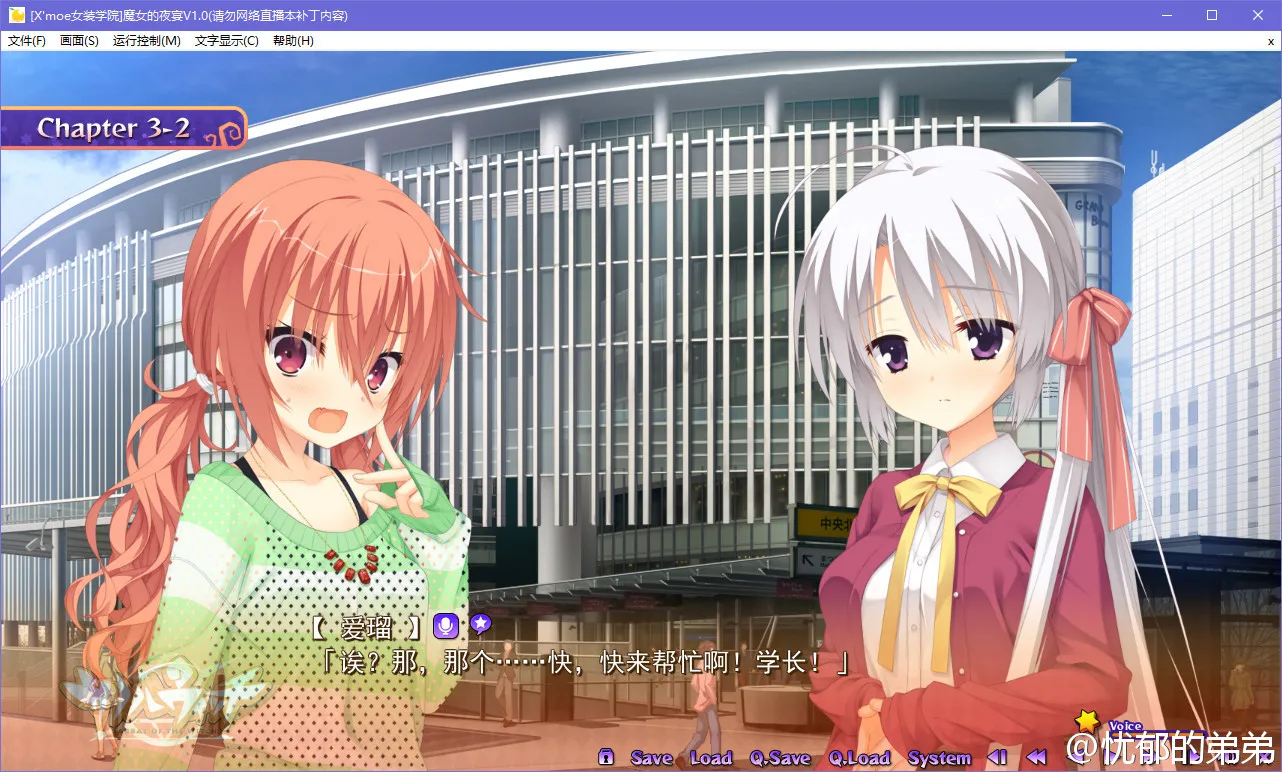
Task: Minimize the game window
Action: [x=1166, y=15]
